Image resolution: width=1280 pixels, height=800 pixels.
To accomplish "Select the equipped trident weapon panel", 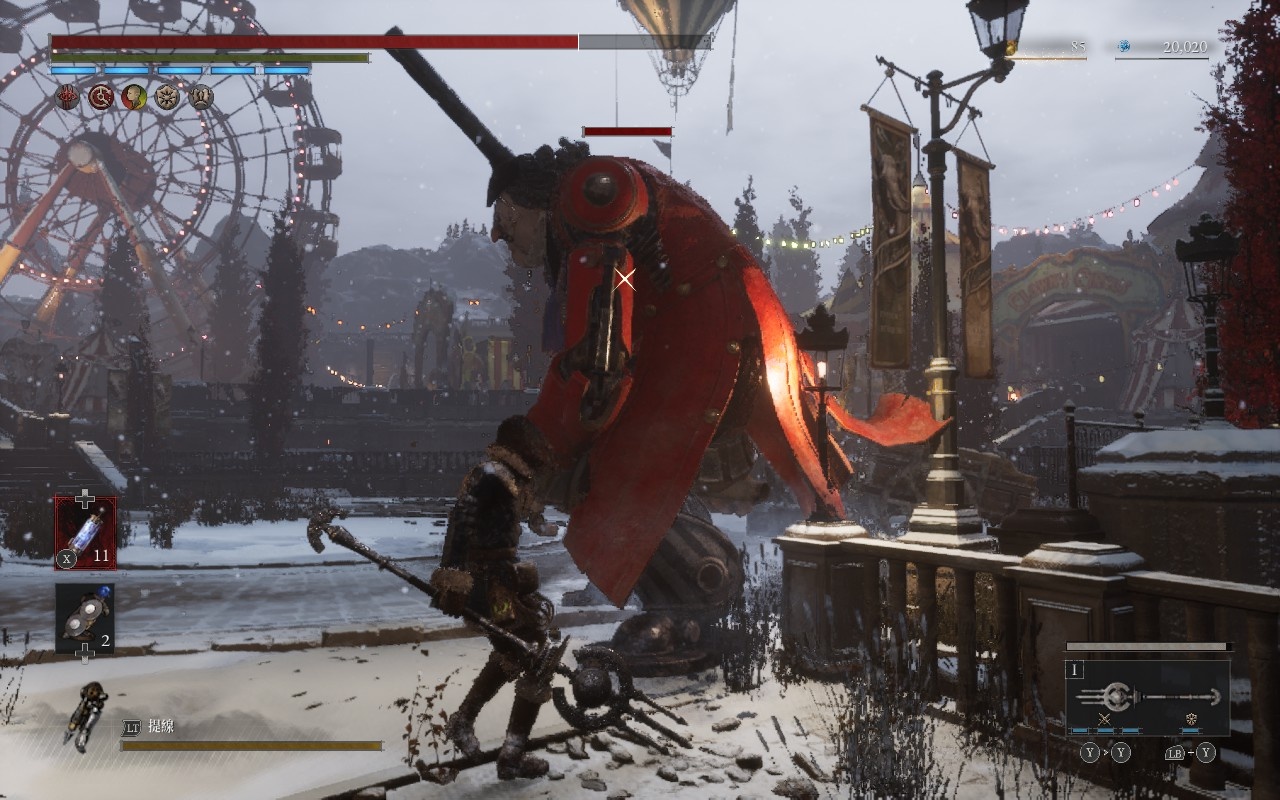I will tap(1147, 697).
